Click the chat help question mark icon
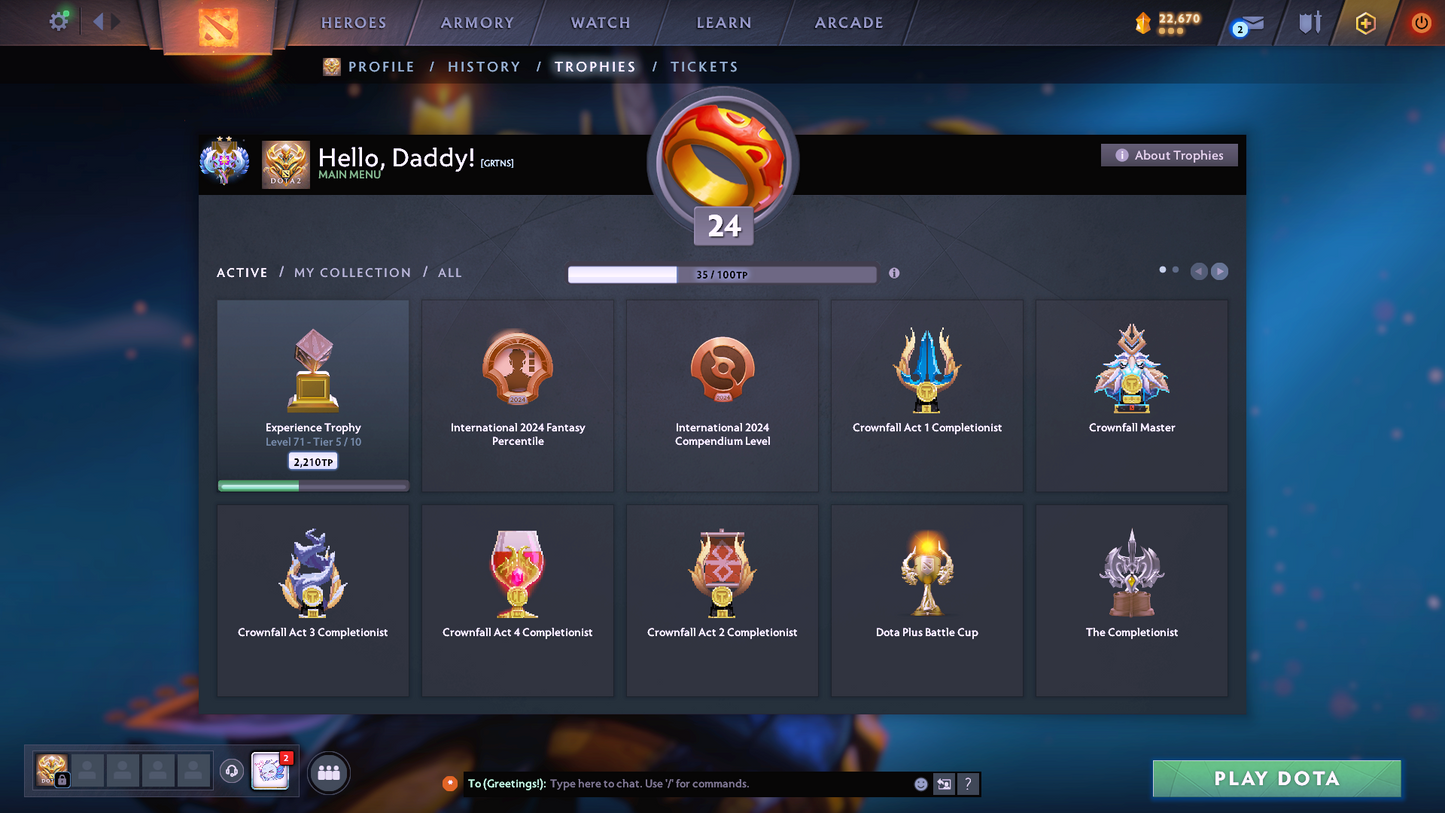The height and width of the screenshot is (813, 1445). (967, 784)
